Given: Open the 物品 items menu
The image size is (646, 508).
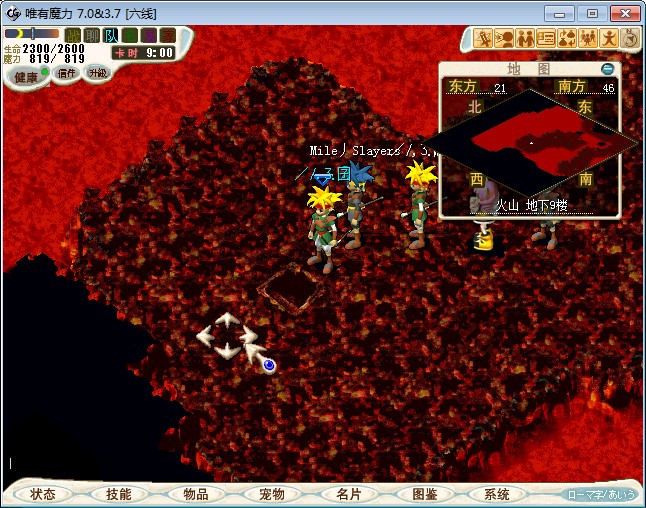Looking at the screenshot, I should click(196, 494).
